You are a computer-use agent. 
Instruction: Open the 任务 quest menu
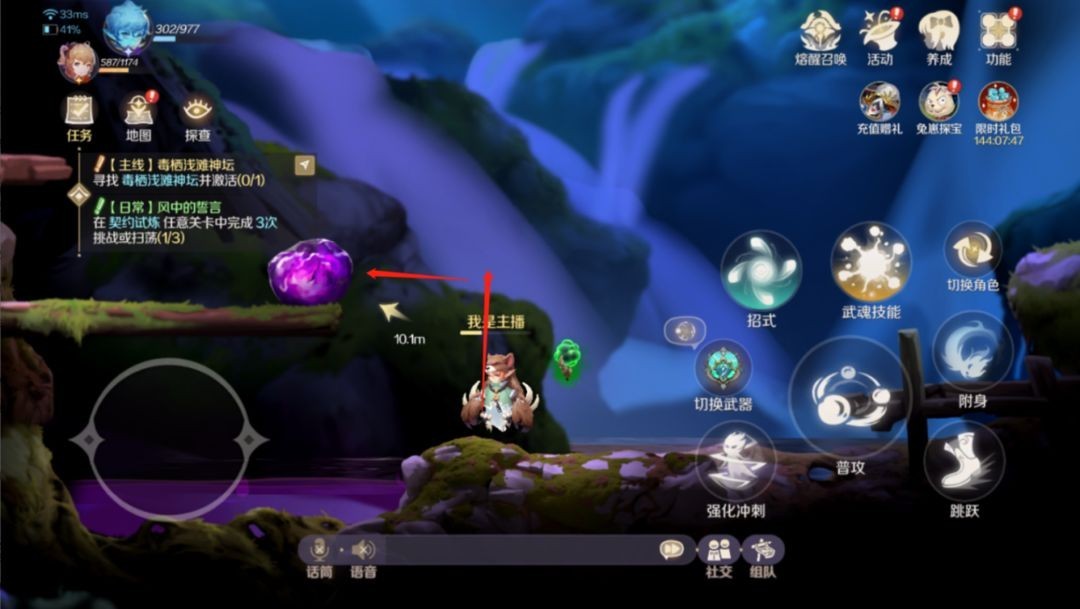point(79,111)
